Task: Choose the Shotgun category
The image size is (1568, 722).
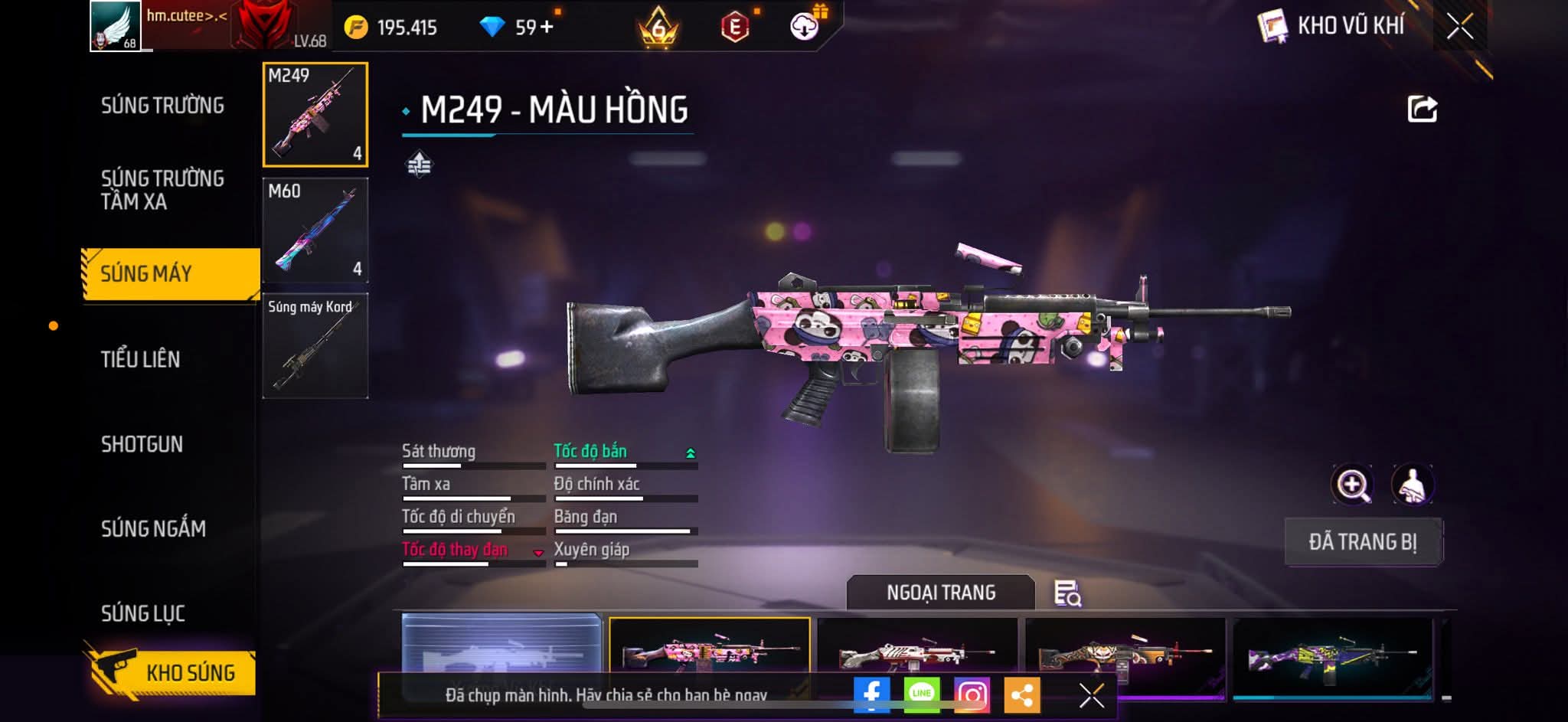Action: (x=142, y=444)
